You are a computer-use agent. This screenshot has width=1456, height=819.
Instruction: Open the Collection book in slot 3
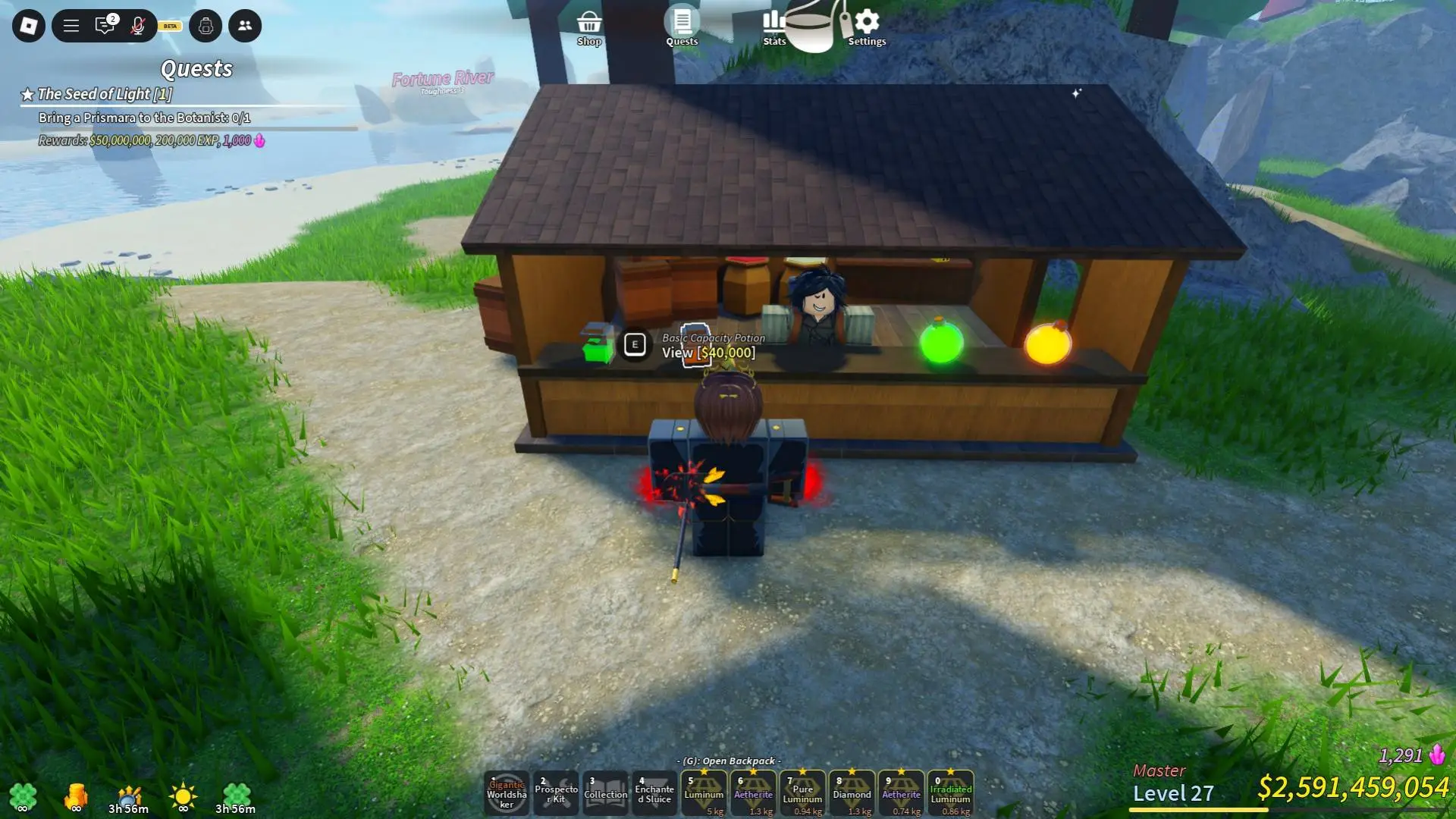click(606, 792)
